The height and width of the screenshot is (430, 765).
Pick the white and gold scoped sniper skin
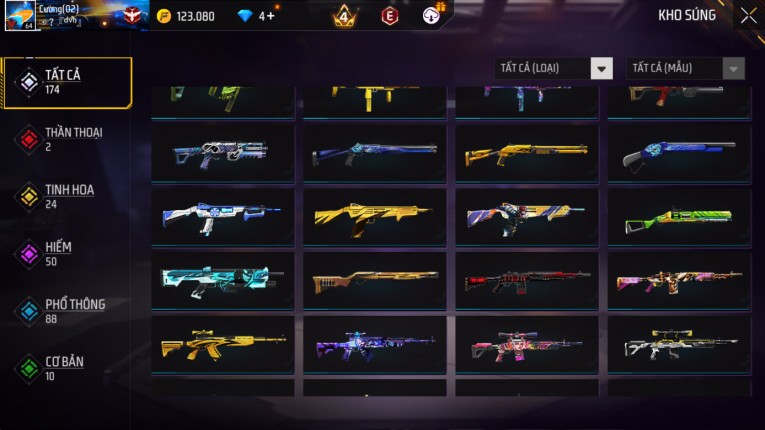[679, 344]
